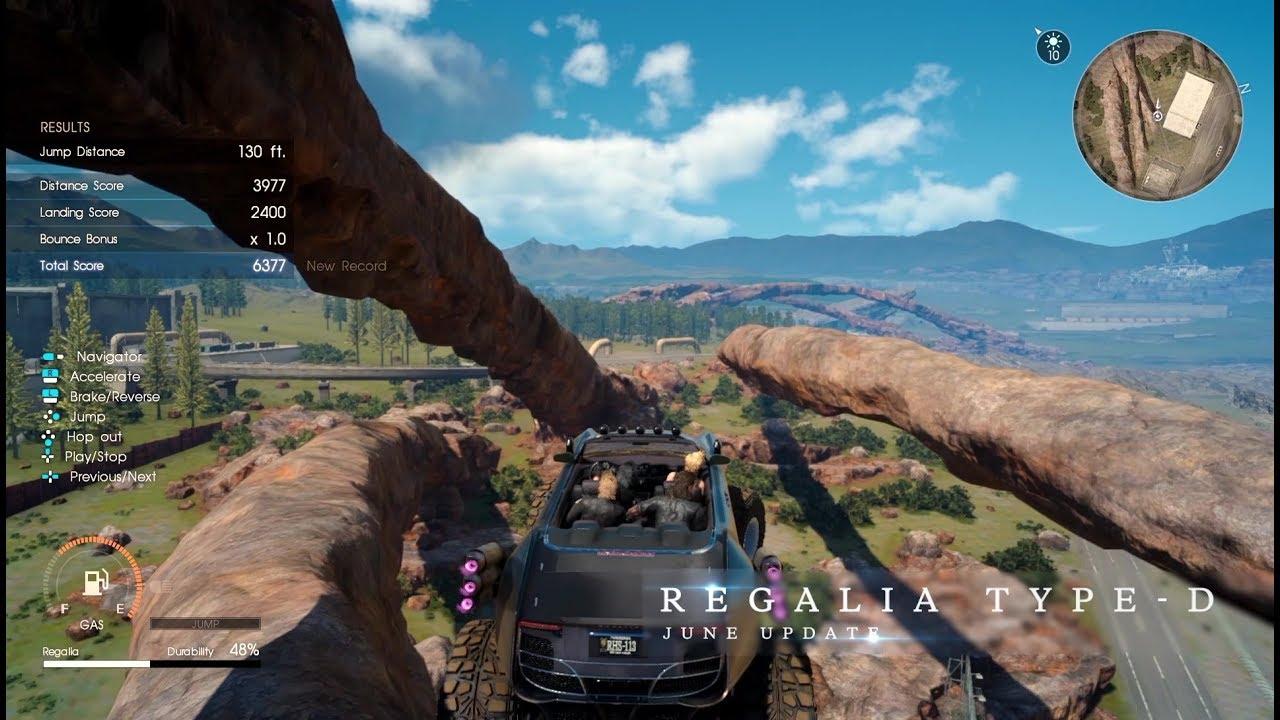The height and width of the screenshot is (720, 1280).
Task: Select the JUNE UPDATE banner
Action: pyautogui.click(x=768, y=632)
